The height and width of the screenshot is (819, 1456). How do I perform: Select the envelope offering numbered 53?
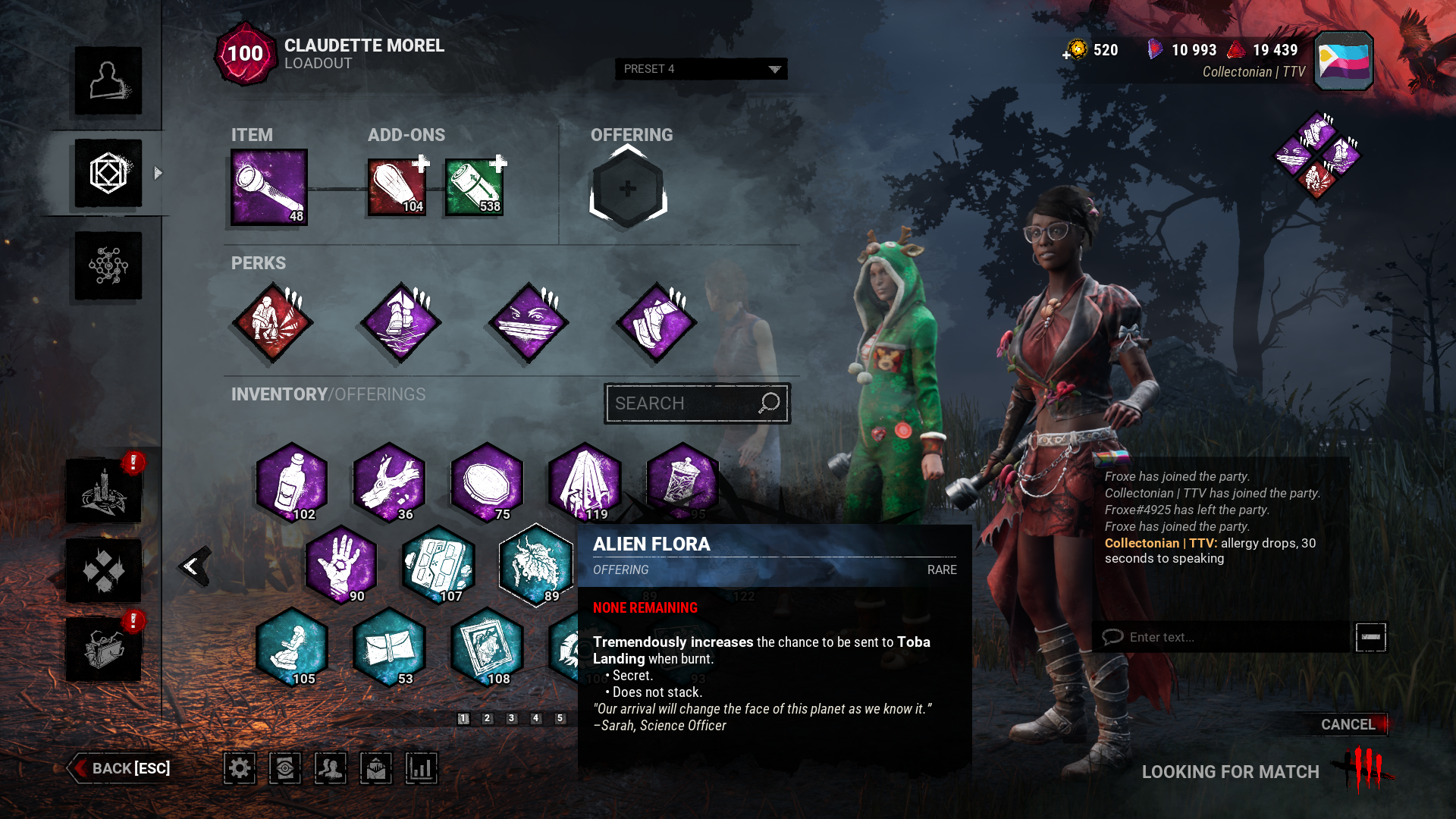point(389,647)
